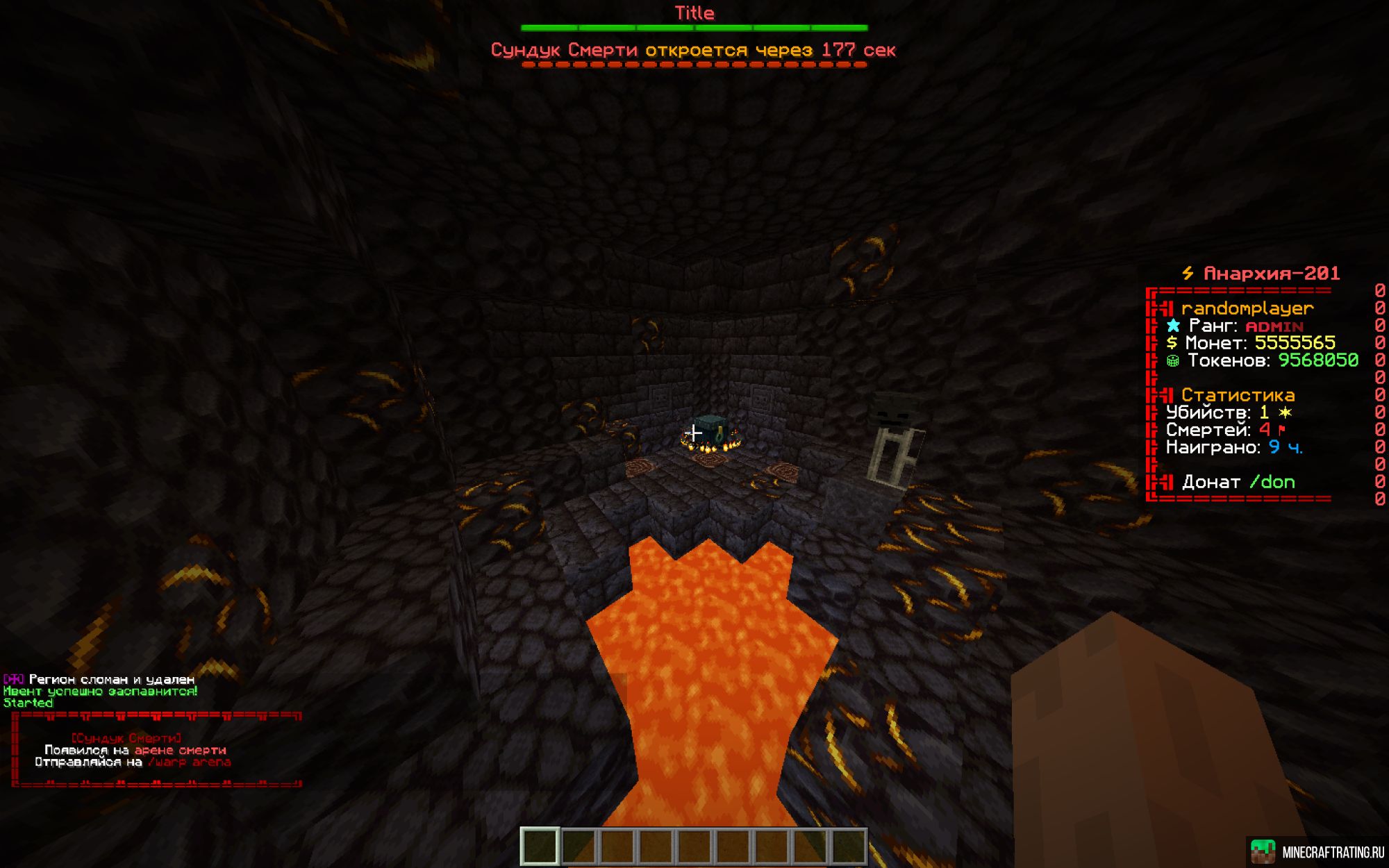Select the highlighted first hotbar slot
Screen dimensions: 1389x868
(x=540, y=846)
